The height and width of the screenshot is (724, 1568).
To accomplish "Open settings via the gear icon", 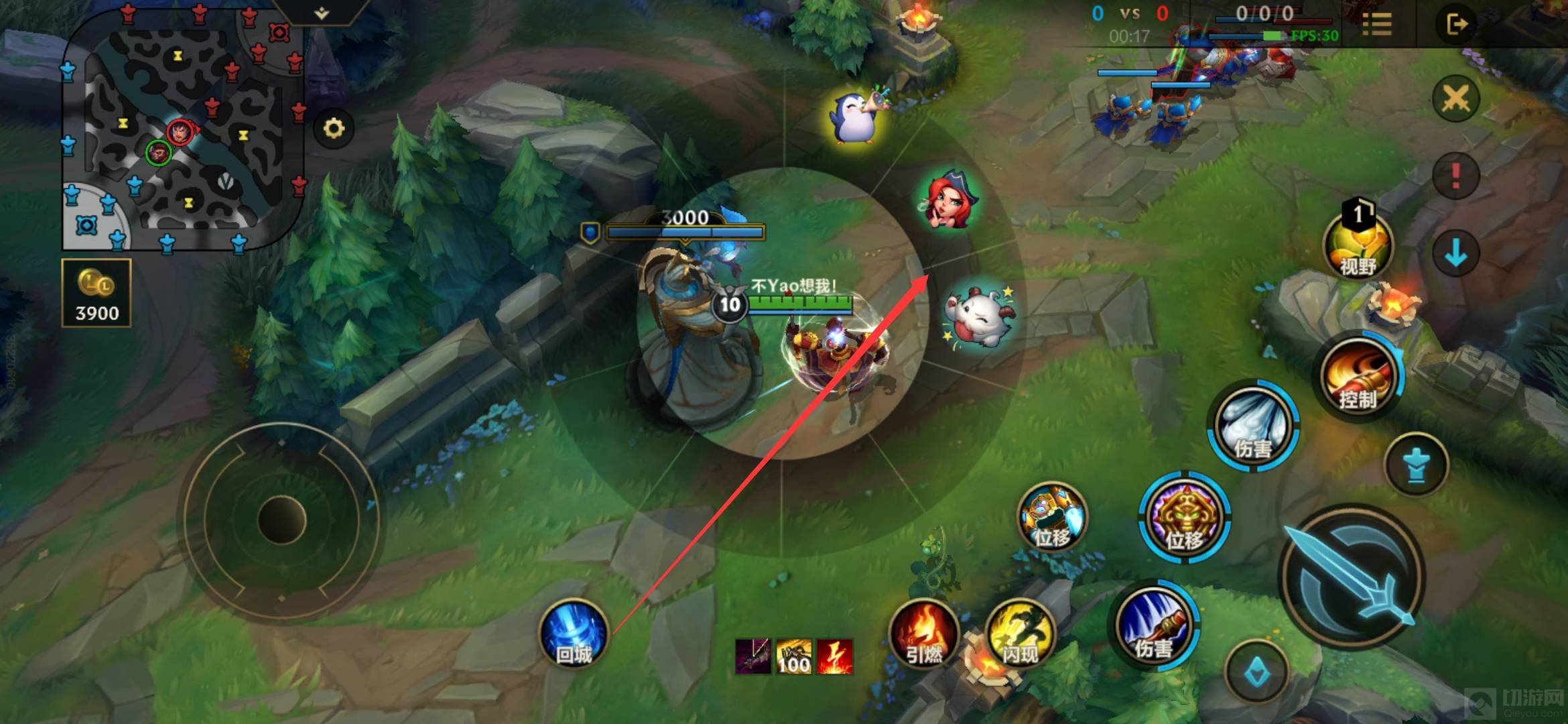I will [334, 128].
